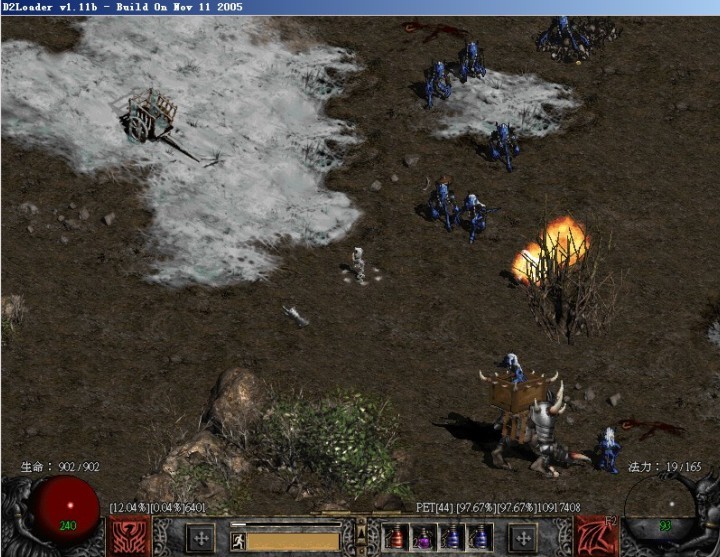Click the cross button beside the potion belt
Screen dimensions: 720x557
(521, 538)
